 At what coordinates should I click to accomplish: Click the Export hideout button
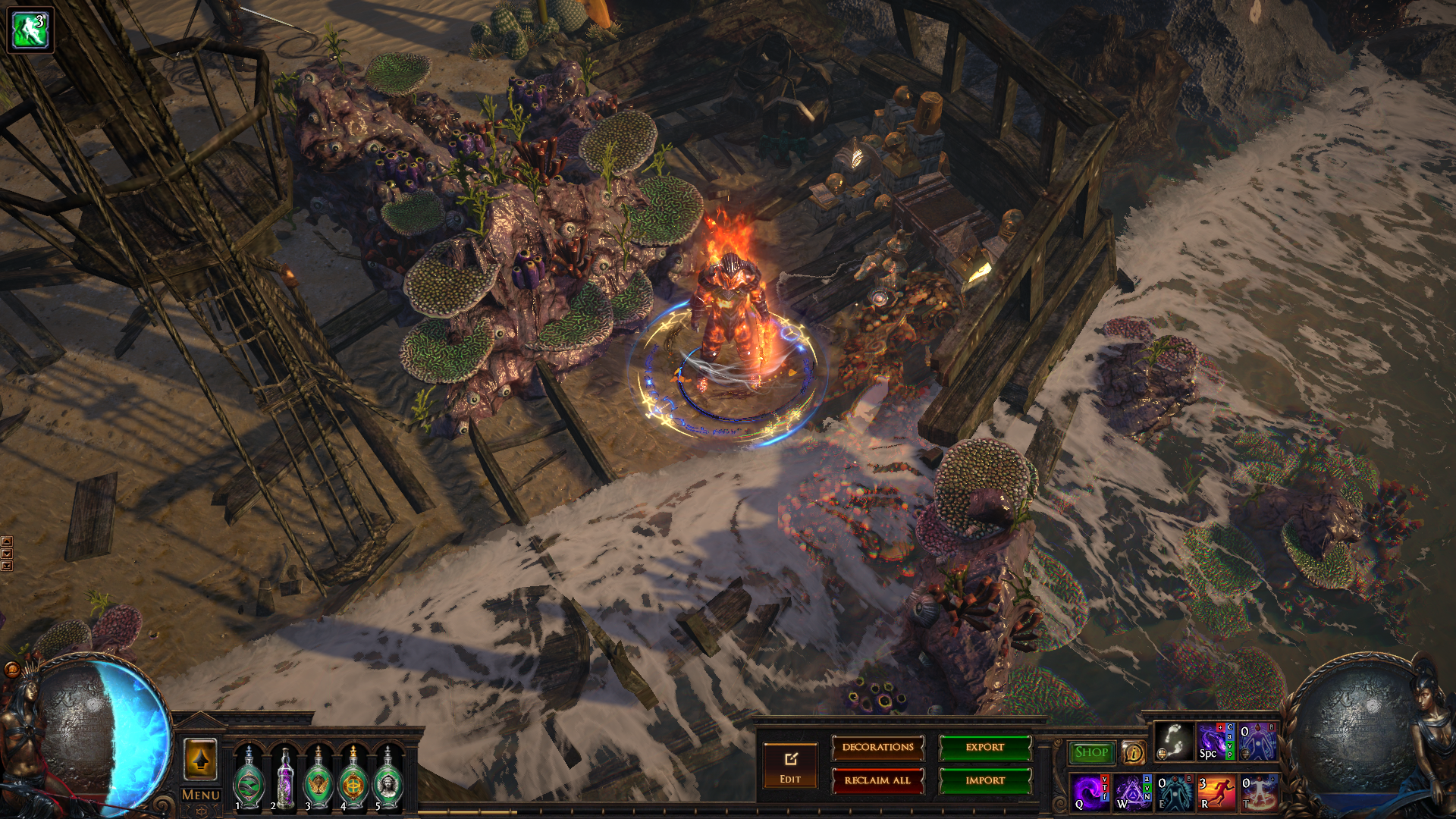tap(984, 748)
